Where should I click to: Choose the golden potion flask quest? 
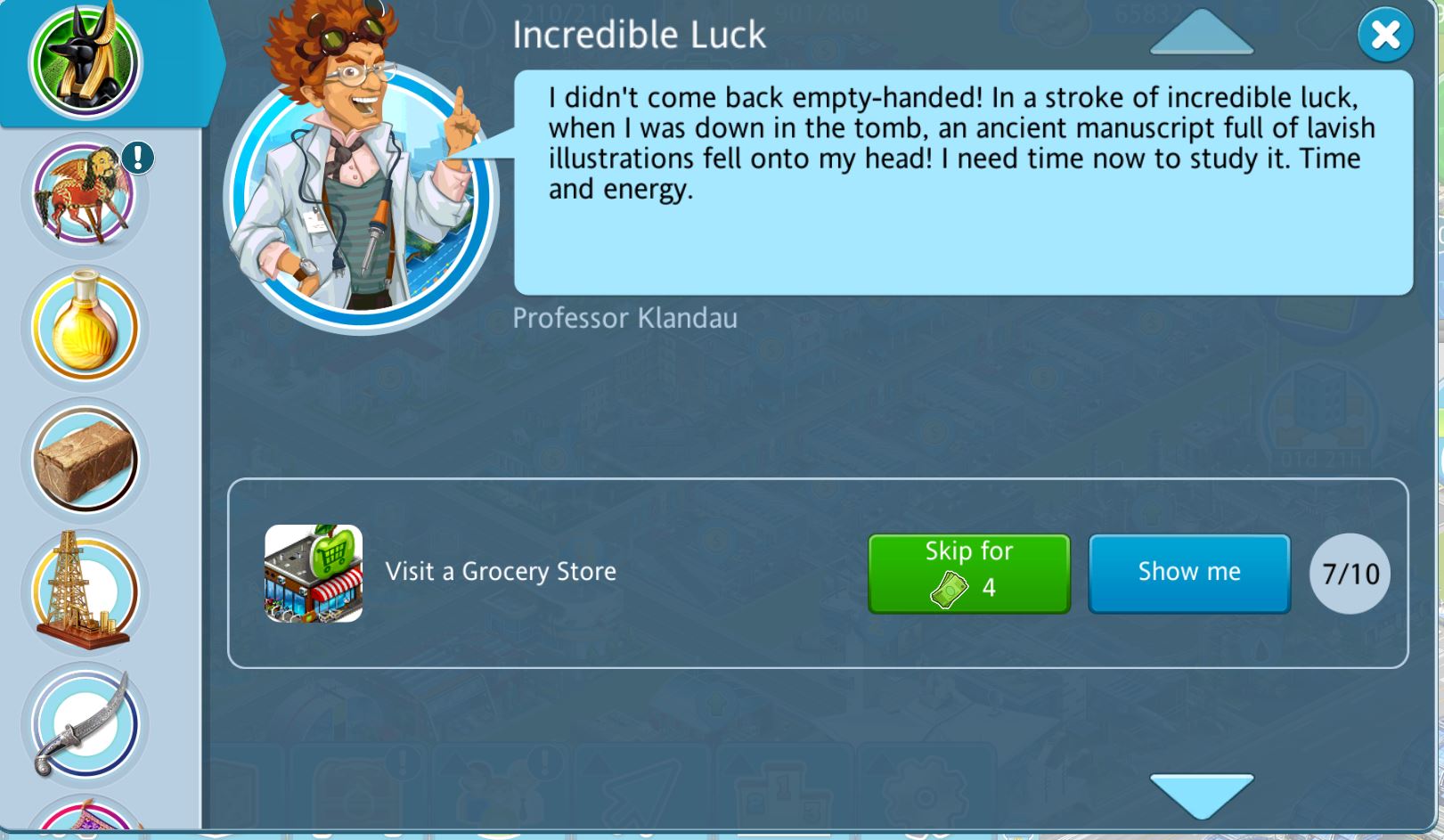point(86,327)
